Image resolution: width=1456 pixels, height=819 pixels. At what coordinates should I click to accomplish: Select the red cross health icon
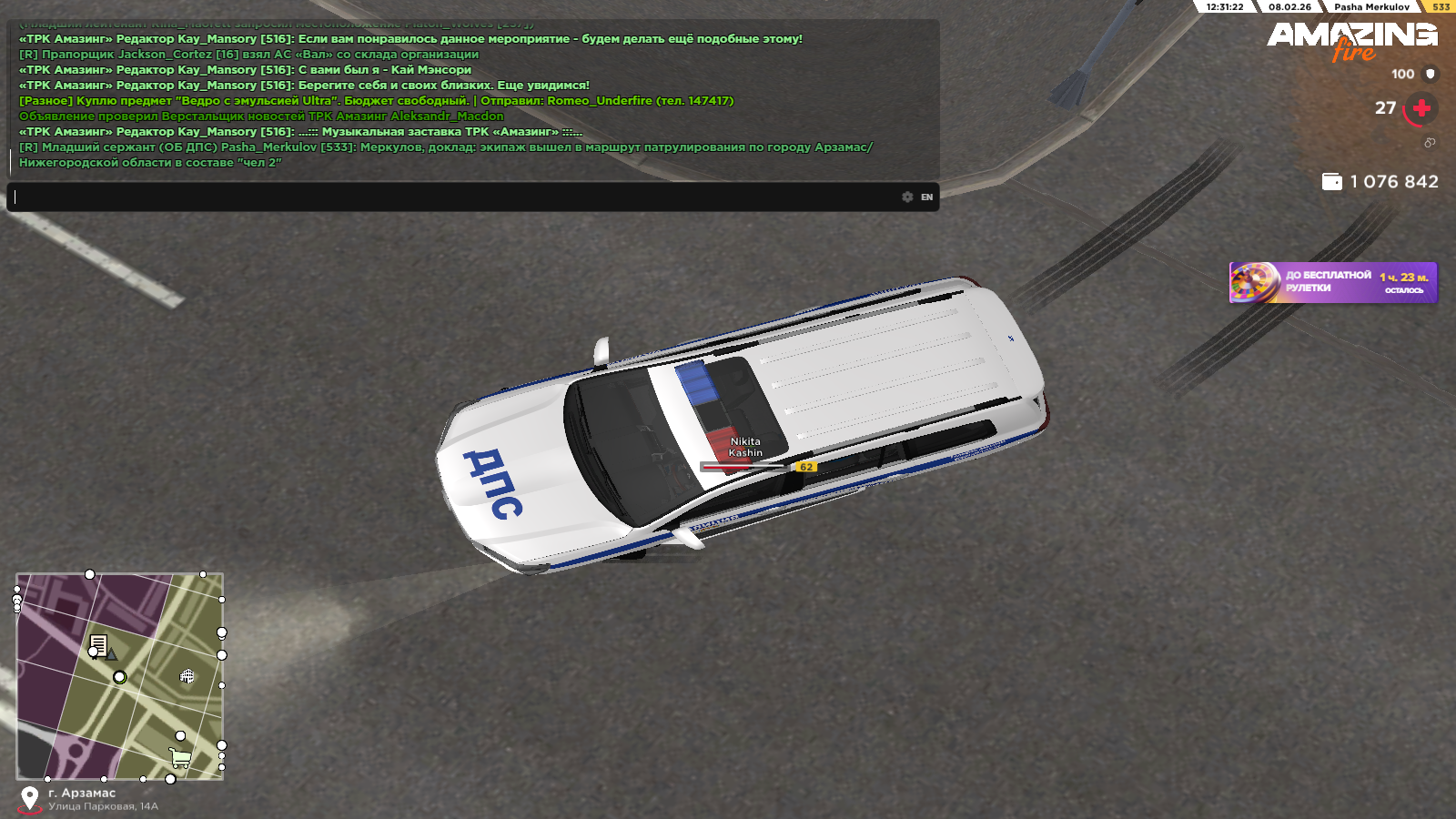(x=1421, y=108)
